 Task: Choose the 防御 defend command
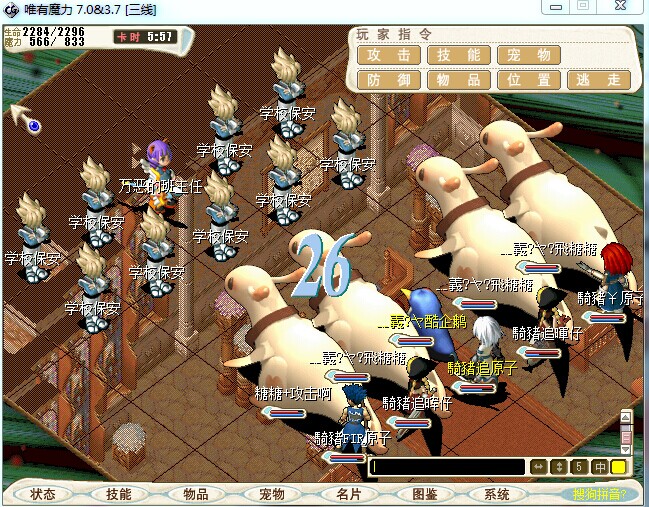point(389,80)
